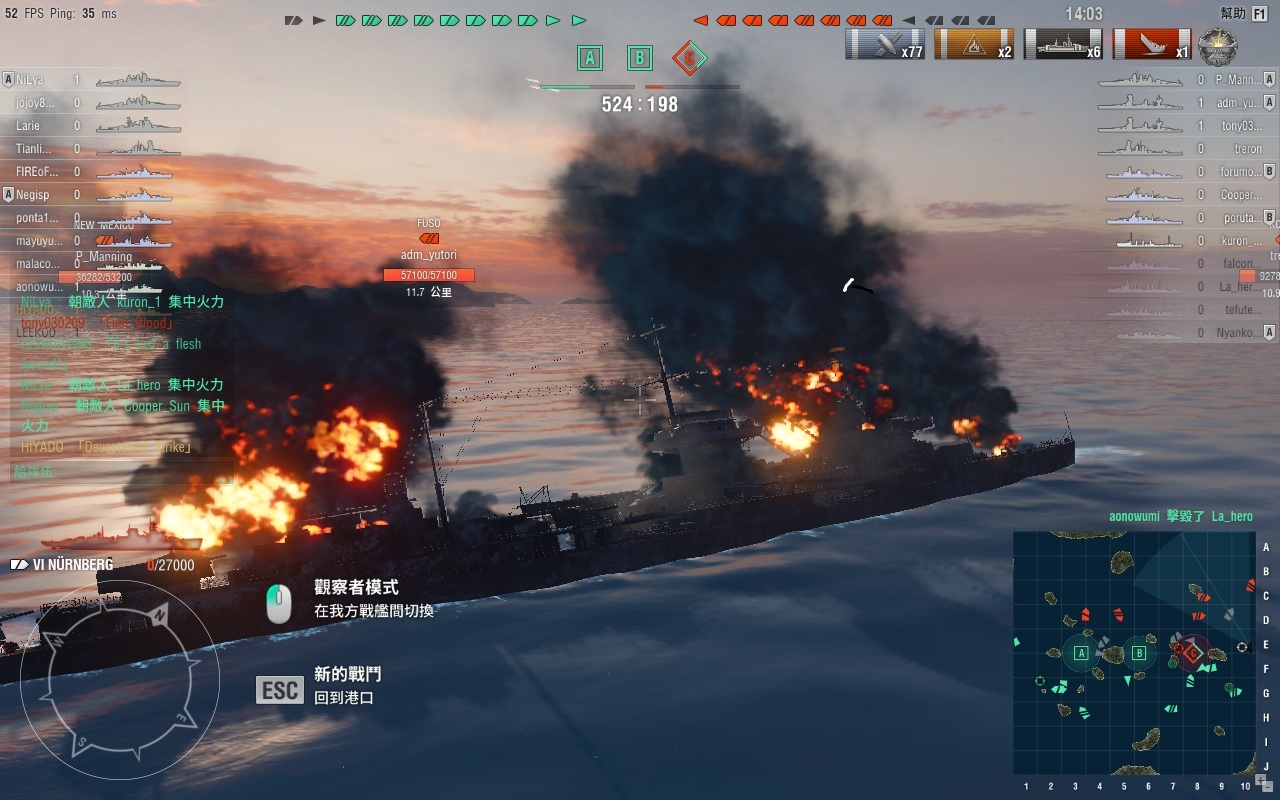Choose Larie's row in the team roster
Screen dimensions: 1280x800
[x=28, y=126]
